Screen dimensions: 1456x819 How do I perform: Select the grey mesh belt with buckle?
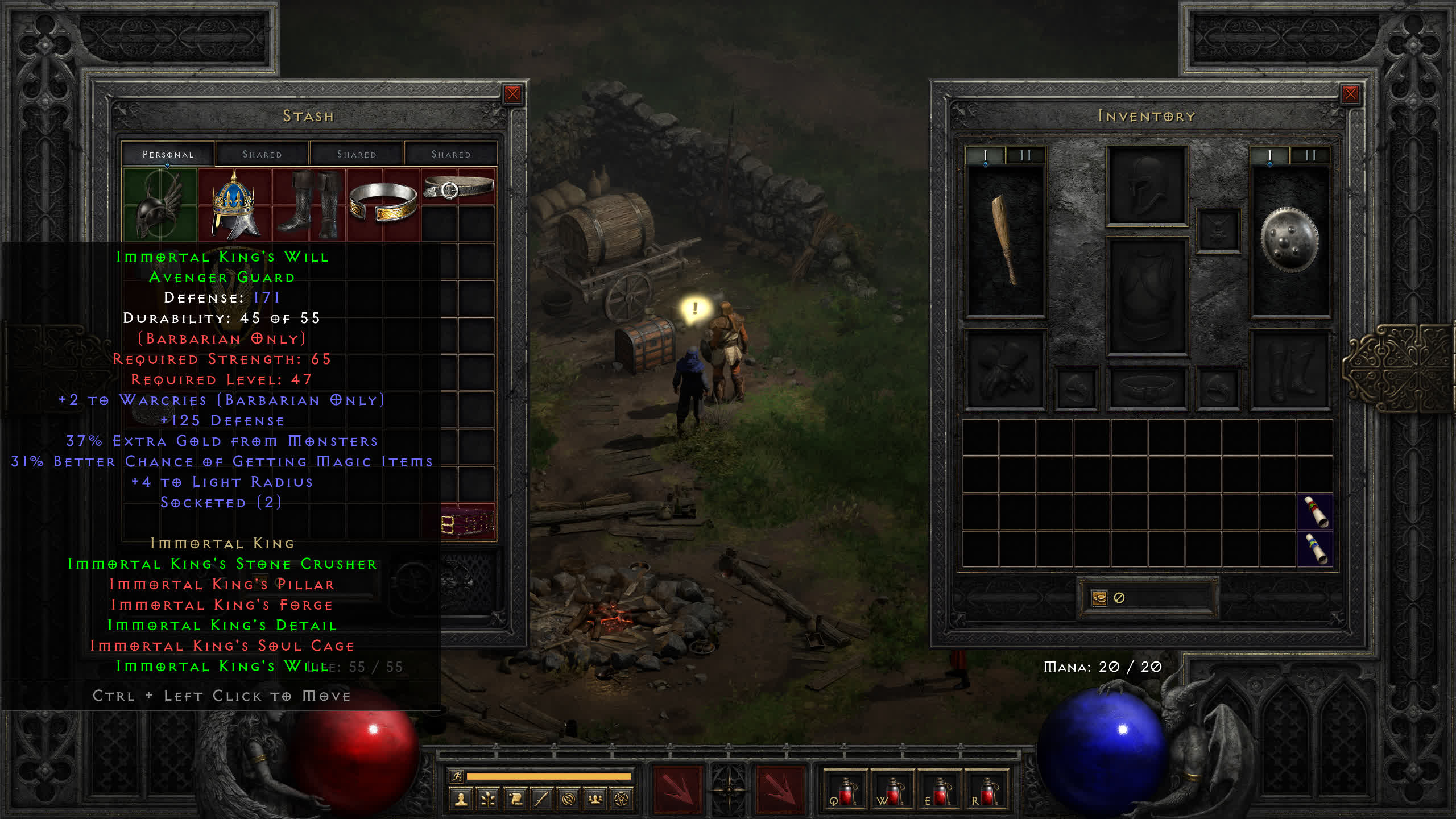coord(458,187)
